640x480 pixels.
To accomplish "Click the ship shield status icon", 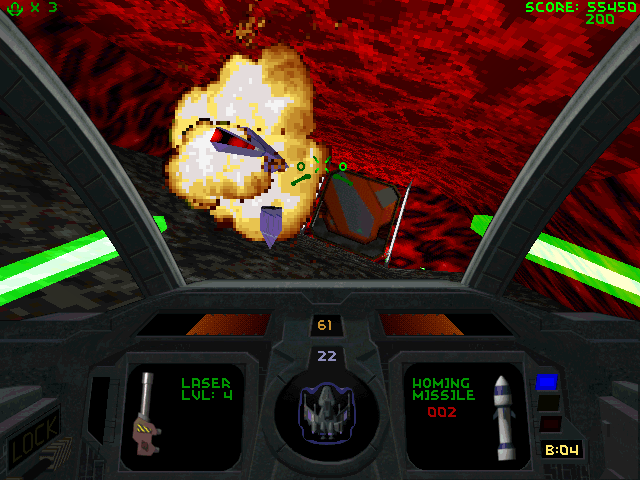I will [324, 414].
